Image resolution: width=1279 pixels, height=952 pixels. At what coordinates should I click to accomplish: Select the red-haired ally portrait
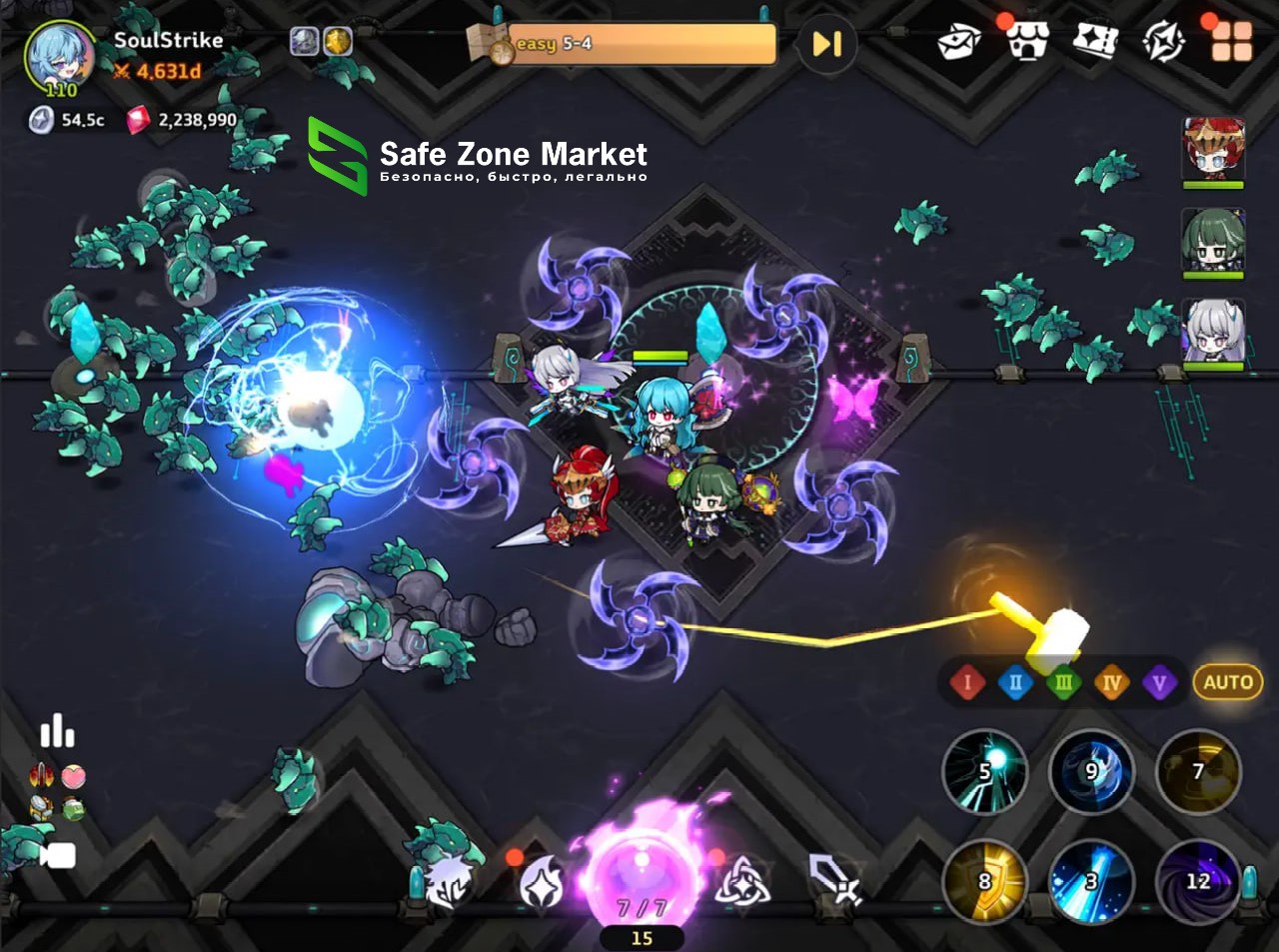point(1213,148)
